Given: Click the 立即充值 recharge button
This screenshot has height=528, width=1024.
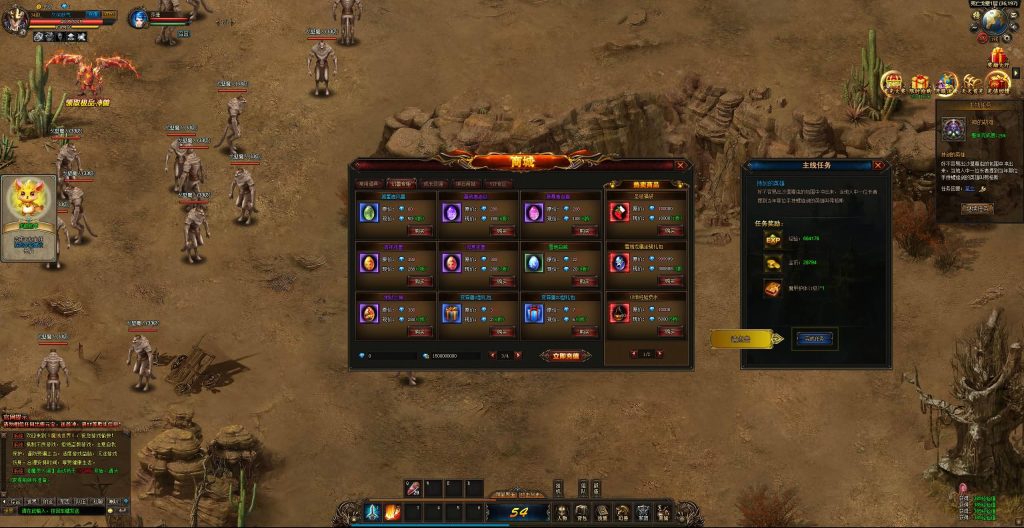Looking at the screenshot, I should pos(566,355).
